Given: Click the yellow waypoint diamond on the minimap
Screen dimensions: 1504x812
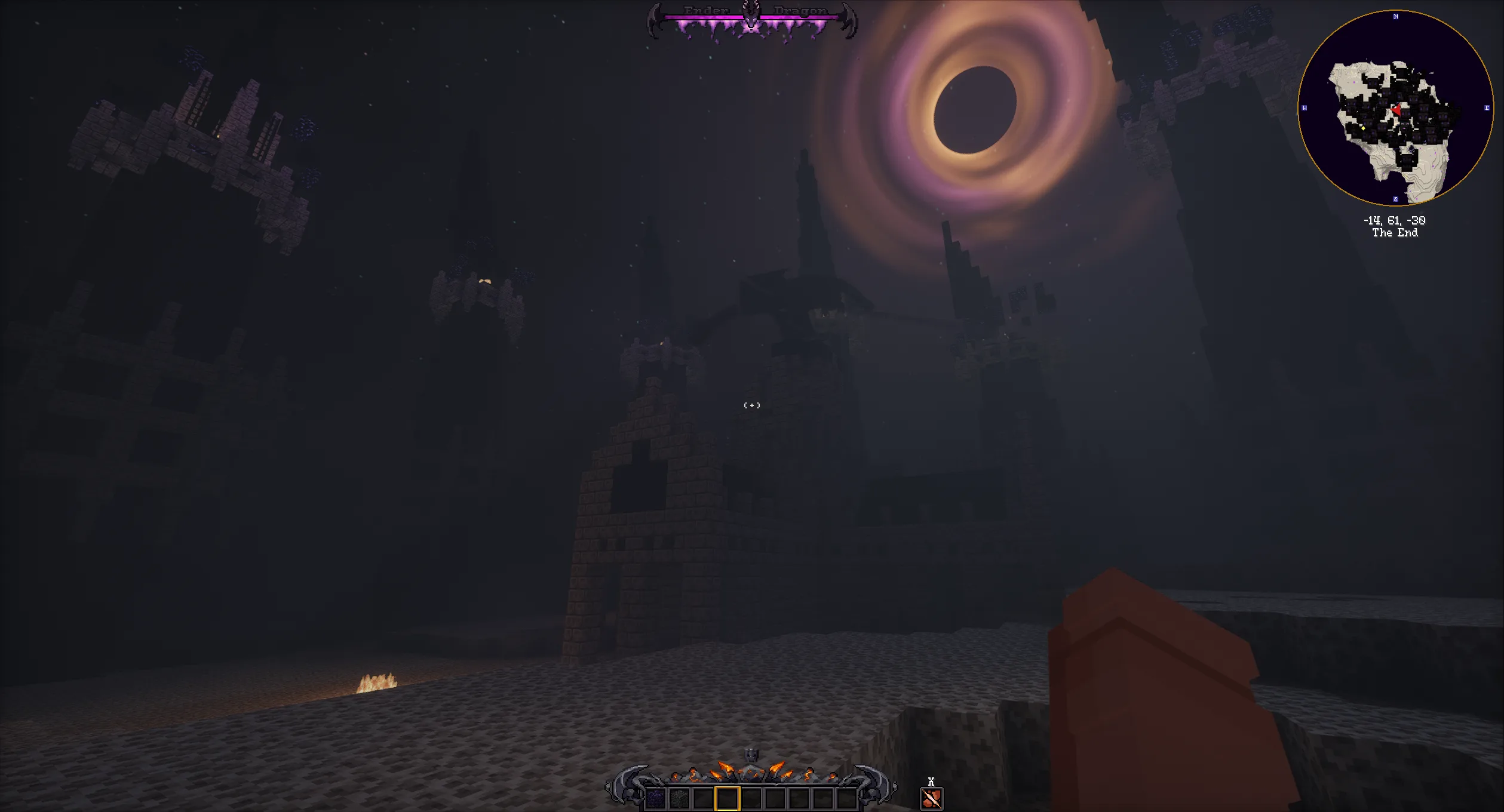Looking at the screenshot, I should pos(1364,128).
